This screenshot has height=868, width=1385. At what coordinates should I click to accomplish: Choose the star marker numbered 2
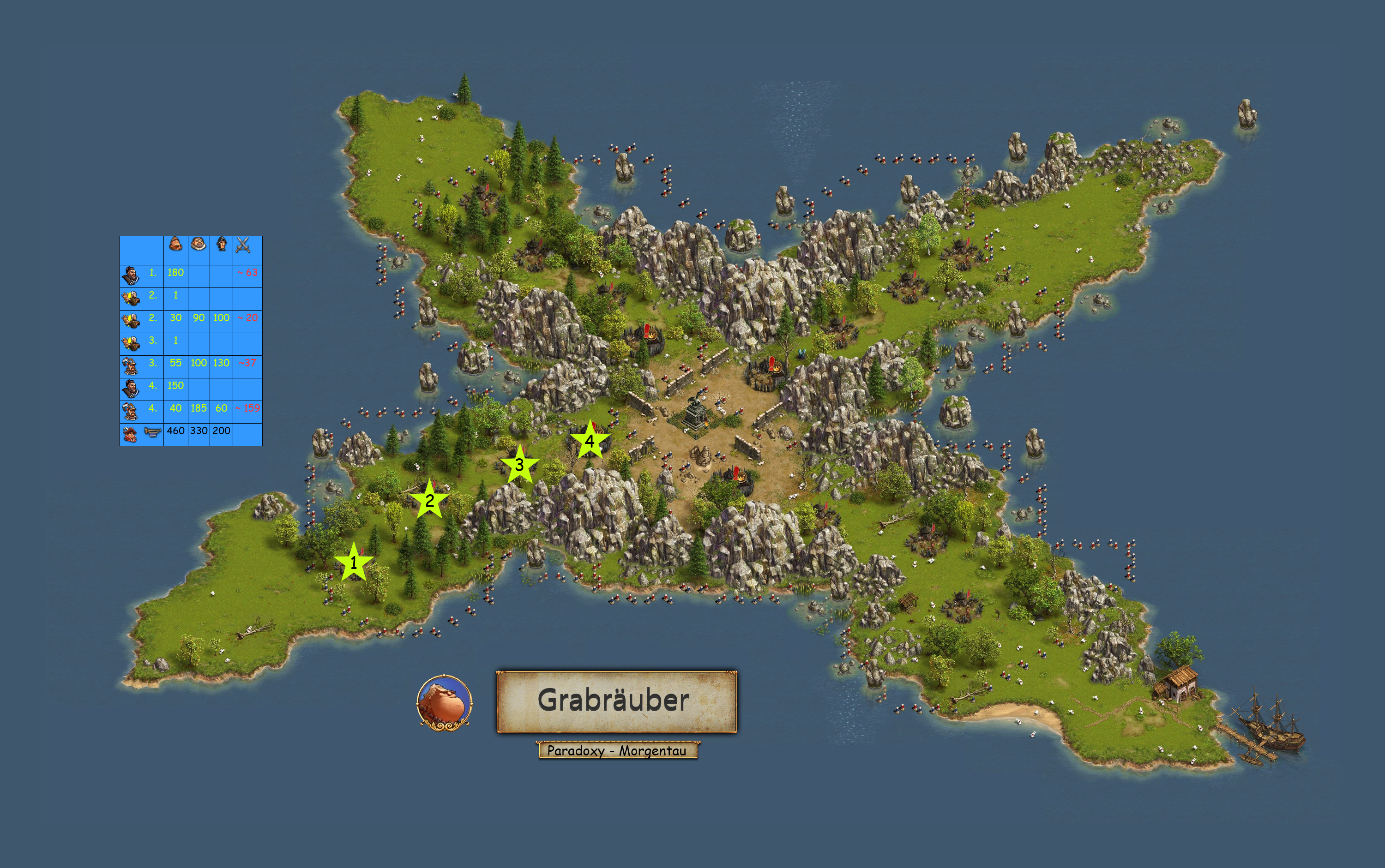(429, 501)
